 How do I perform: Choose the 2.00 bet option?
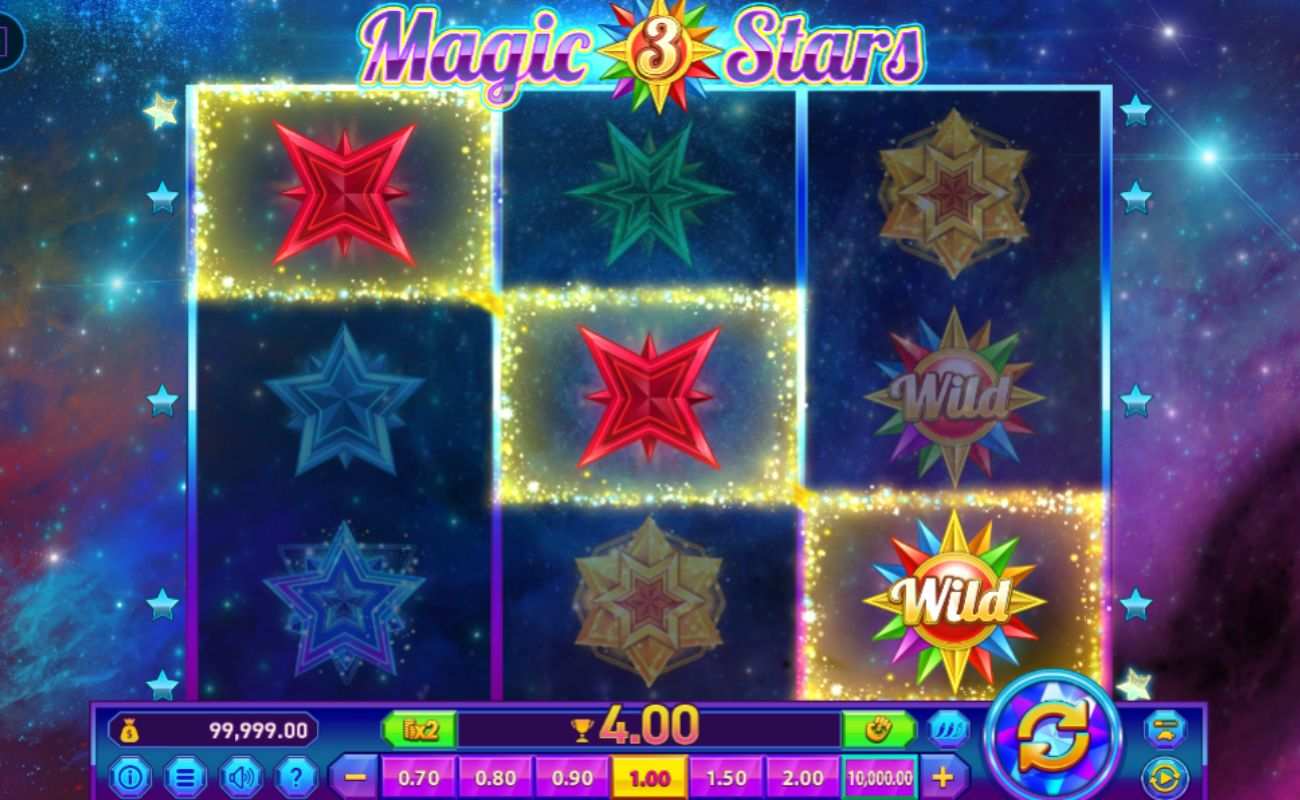coord(805,776)
